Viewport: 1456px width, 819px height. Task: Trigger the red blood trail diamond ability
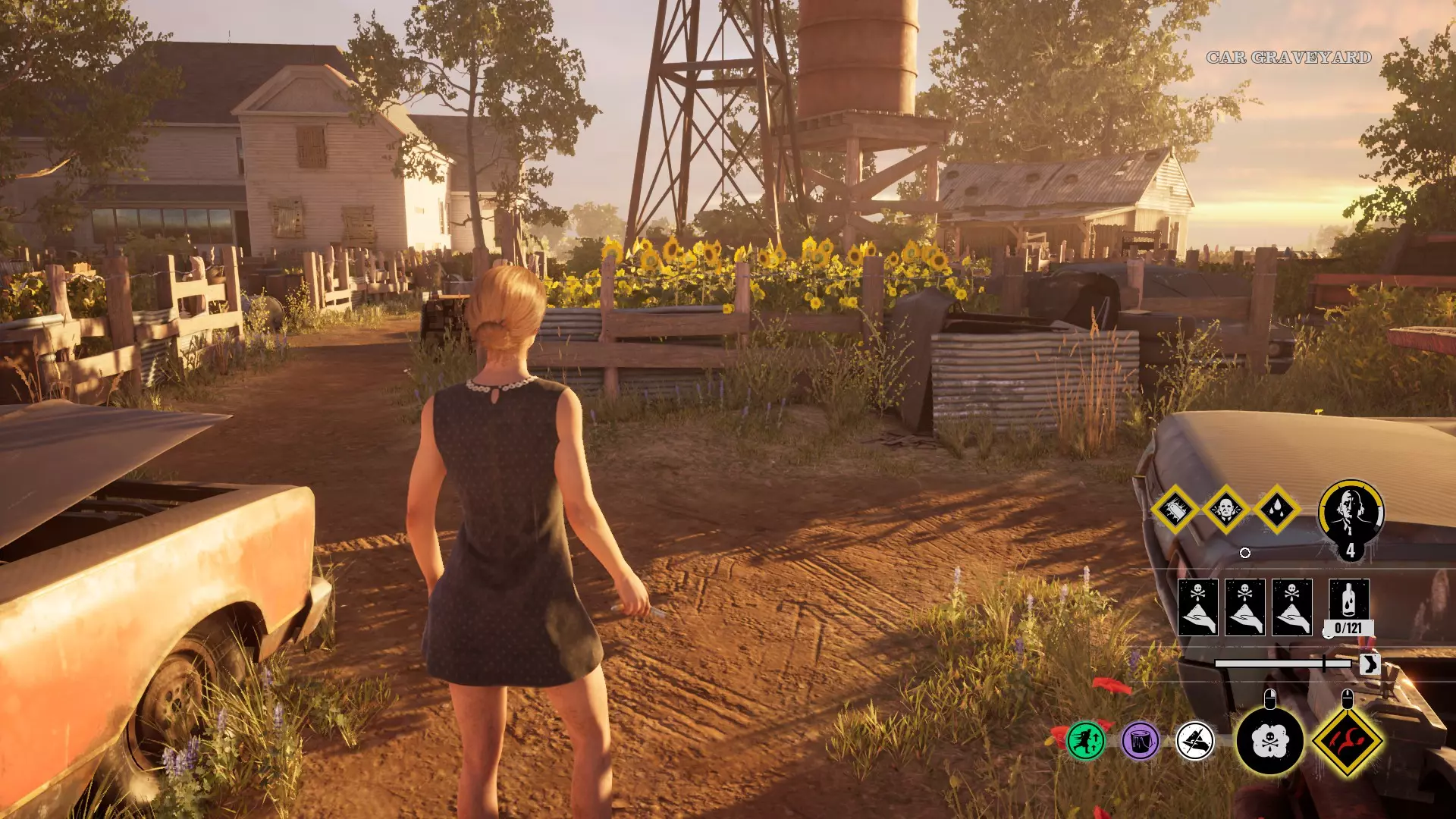click(1348, 741)
